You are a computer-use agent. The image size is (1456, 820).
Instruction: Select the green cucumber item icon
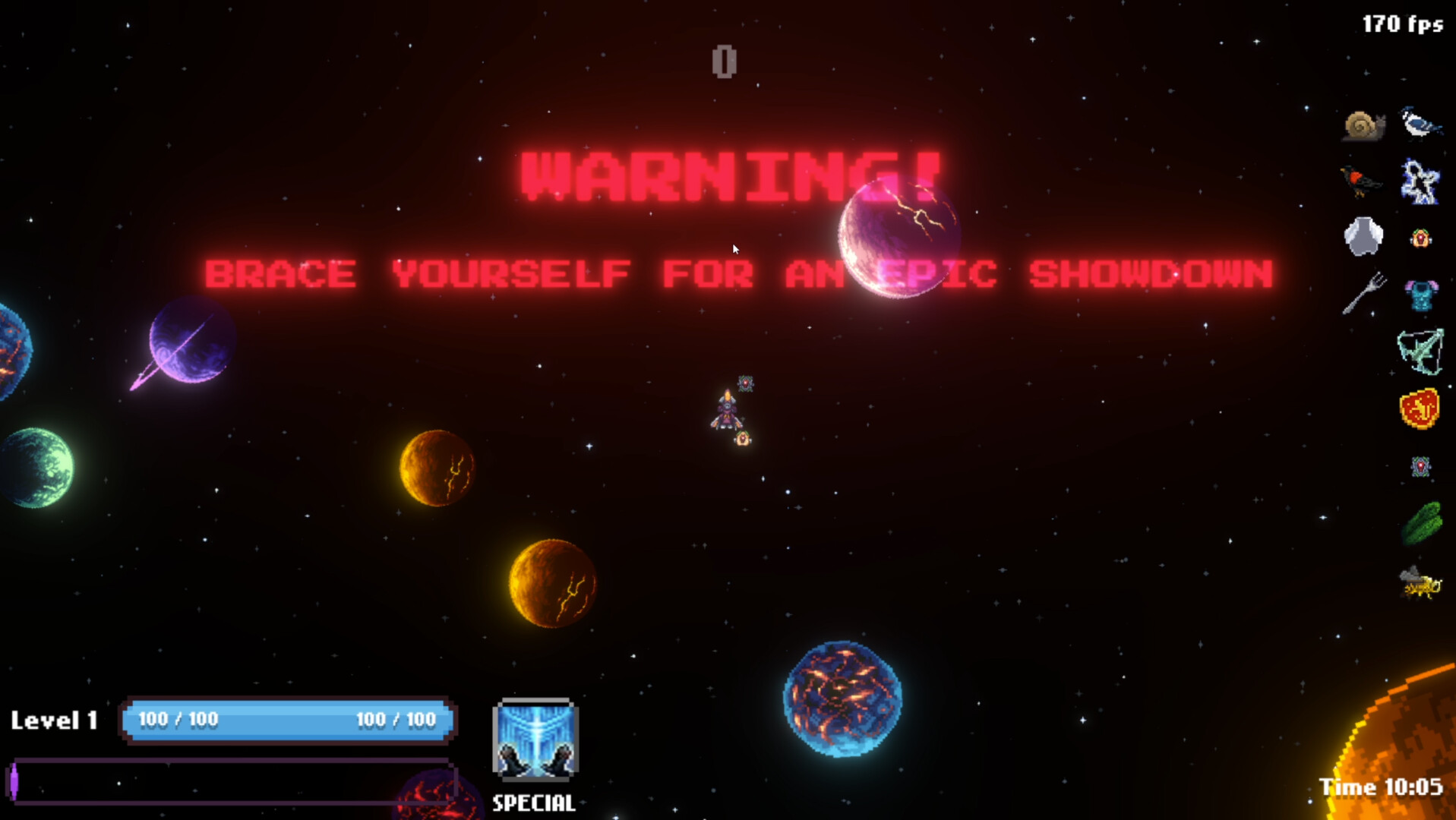coord(1424,520)
